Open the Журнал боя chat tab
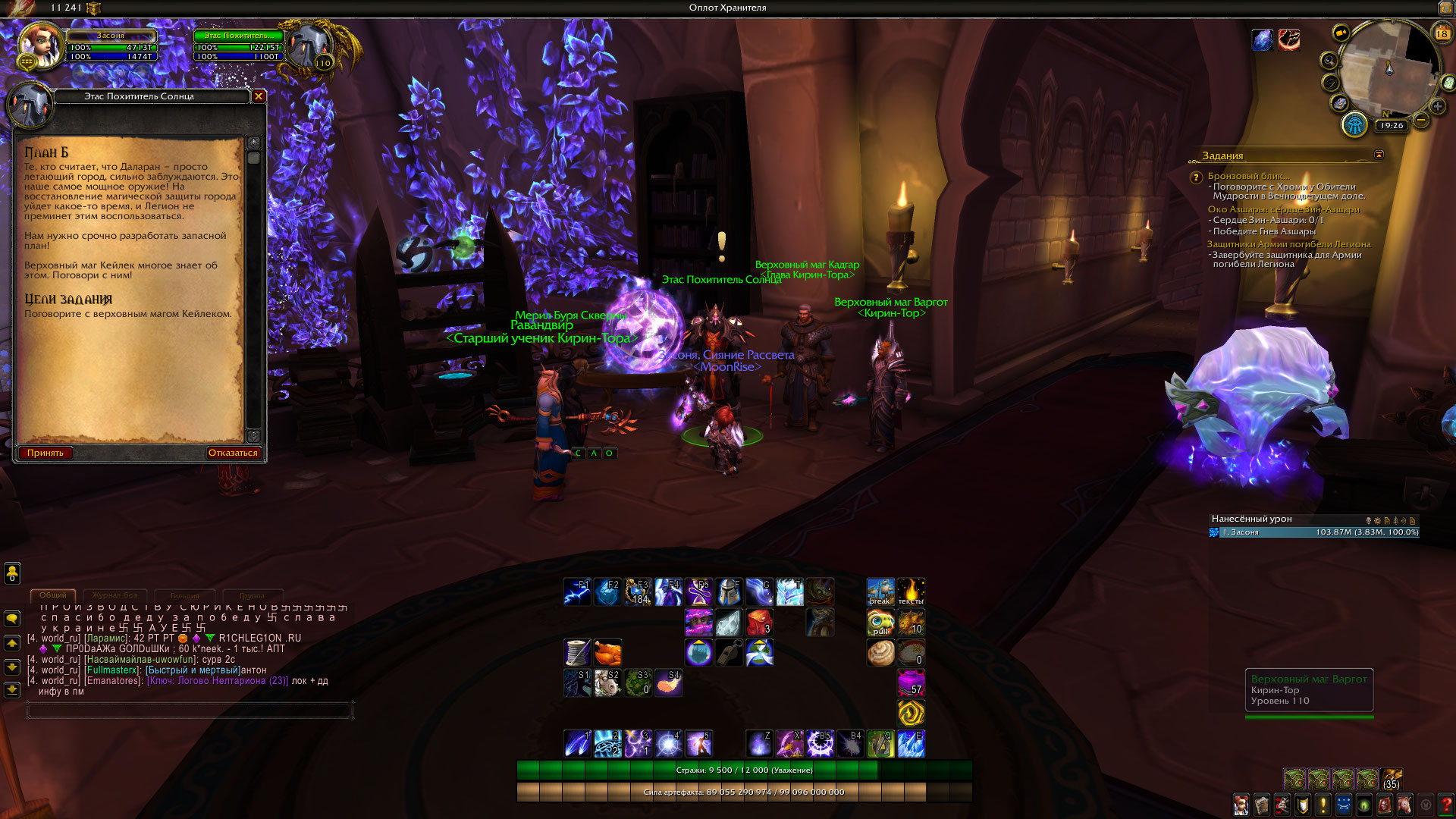This screenshot has width=1456, height=819. click(115, 595)
